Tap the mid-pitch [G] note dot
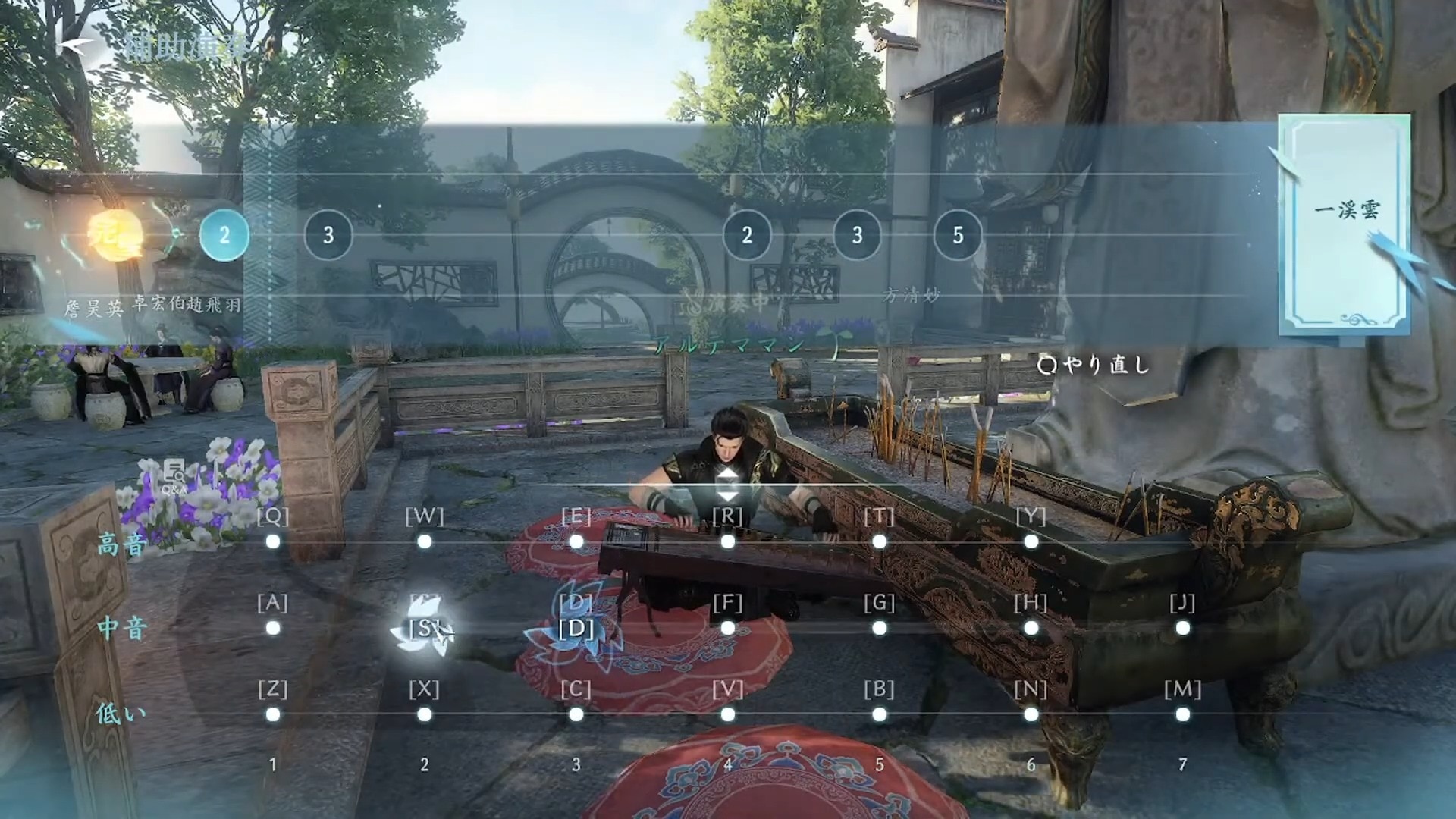 (x=880, y=628)
